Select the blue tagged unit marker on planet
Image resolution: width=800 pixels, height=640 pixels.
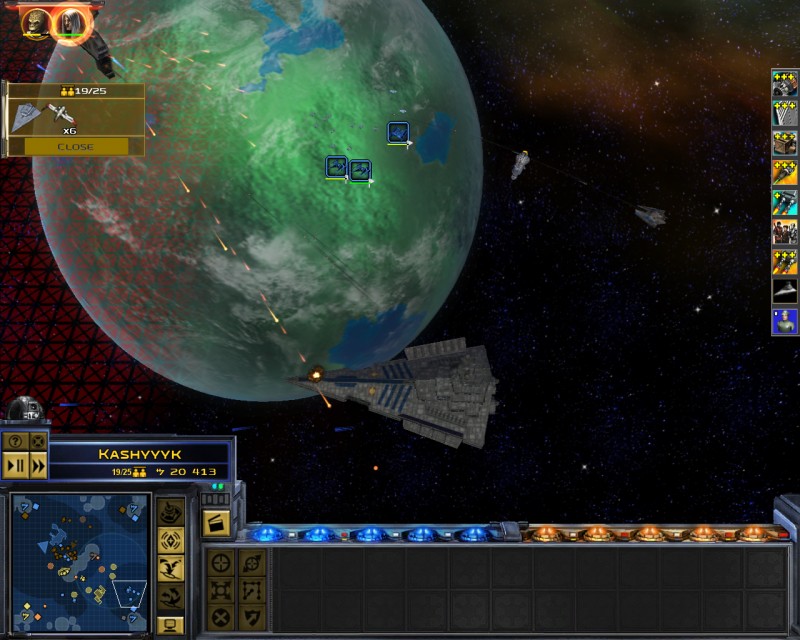tap(398, 132)
